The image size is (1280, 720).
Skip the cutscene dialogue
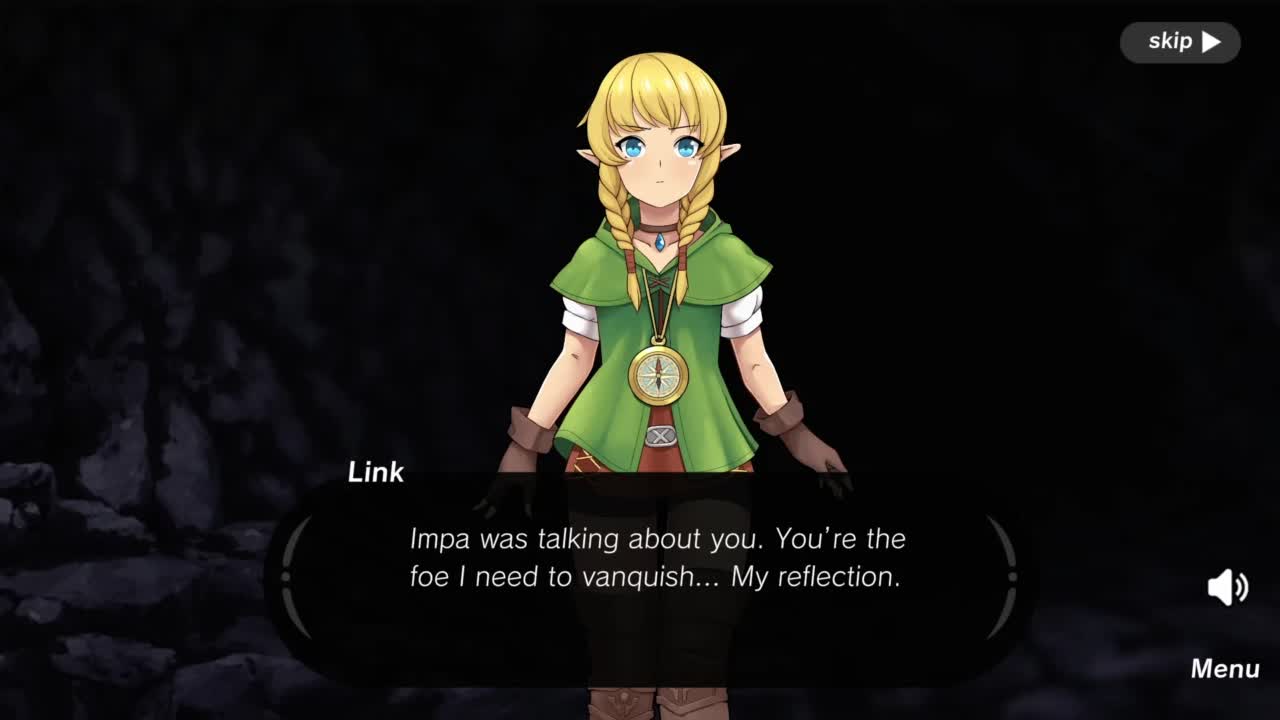tap(1180, 42)
